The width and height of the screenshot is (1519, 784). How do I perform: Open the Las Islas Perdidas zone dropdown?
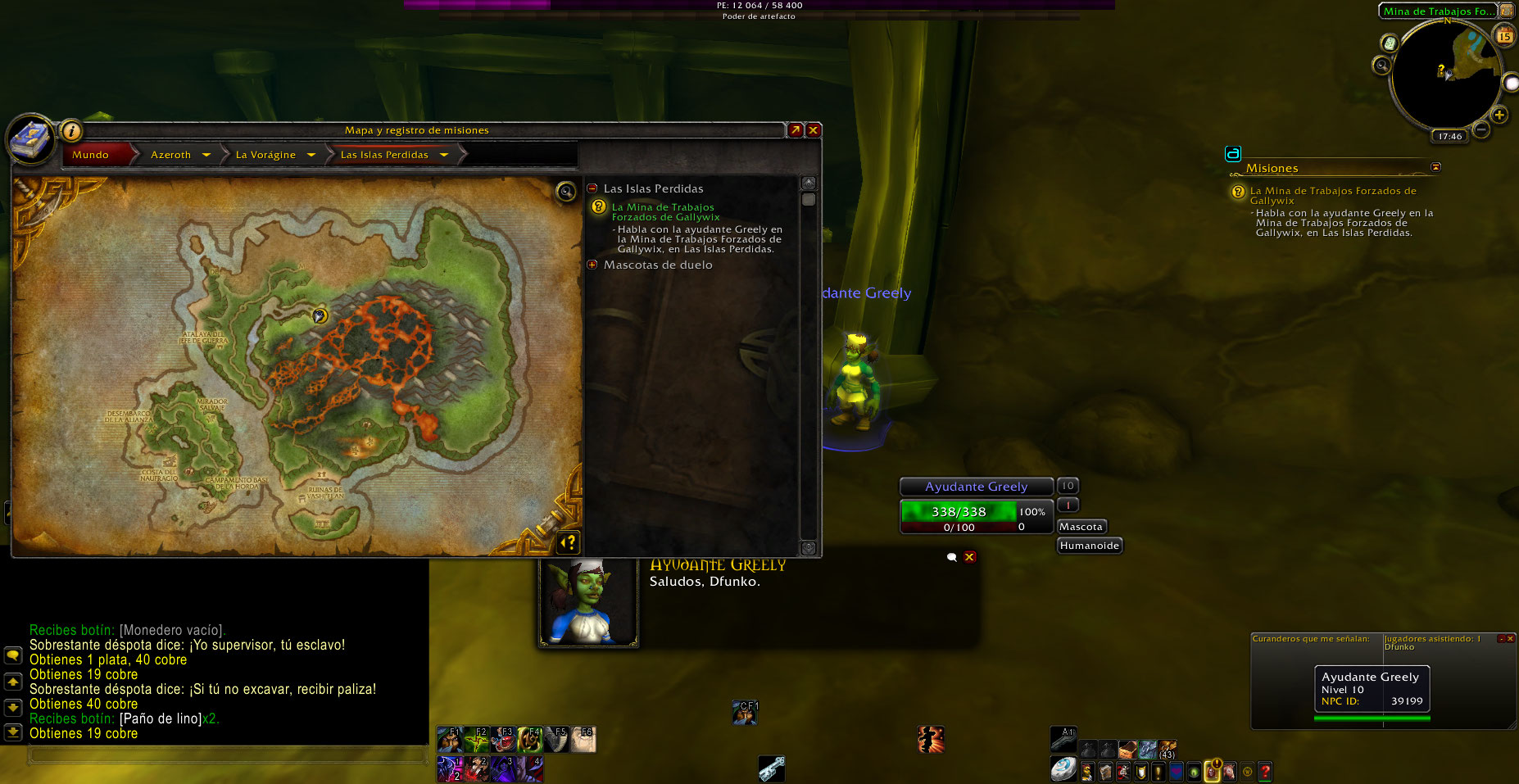[444, 155]
